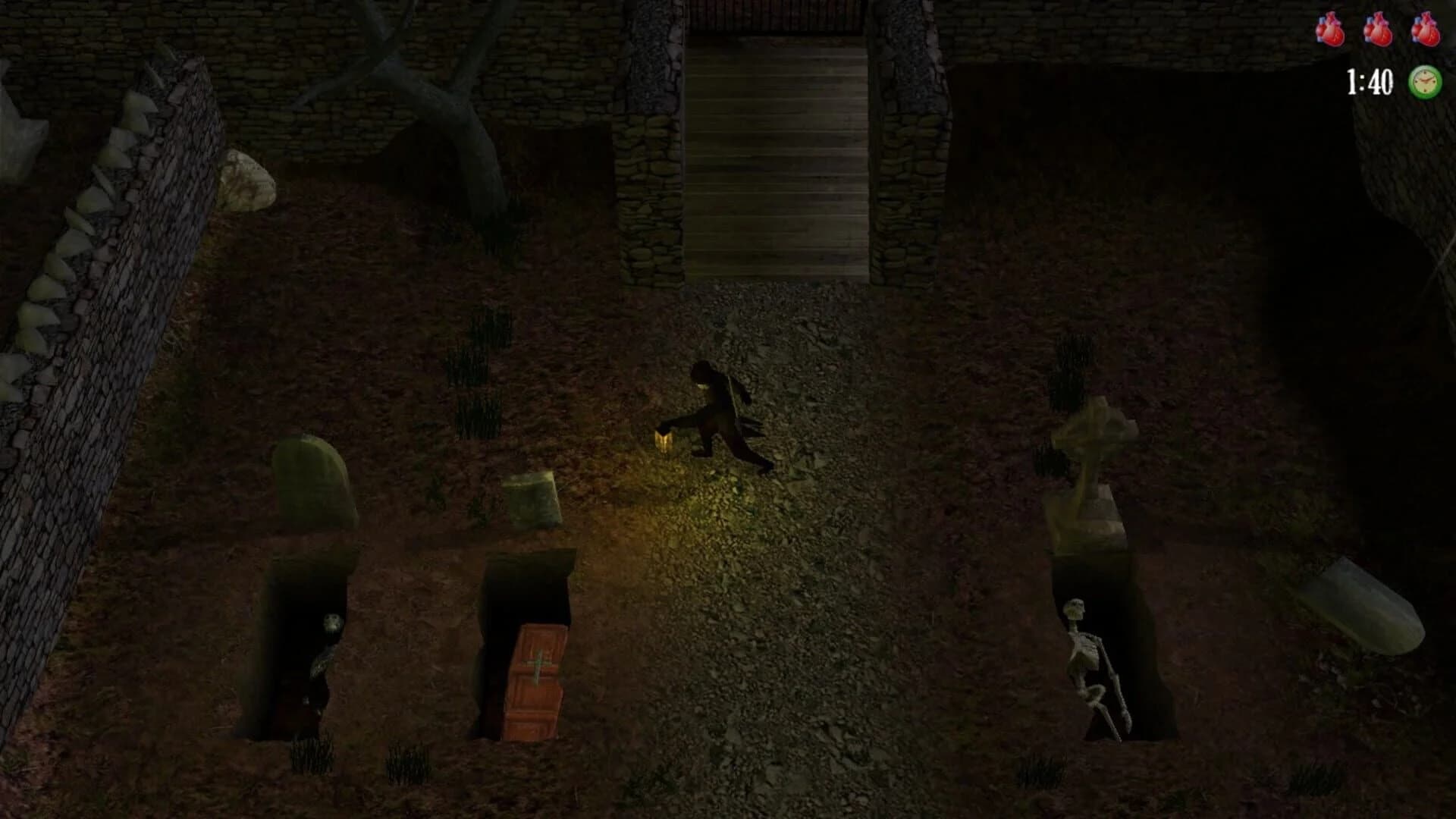Select the red coffin in the open grave
Image resolution: width=1456 pixels, height=819 pixels.
[535, 679]
